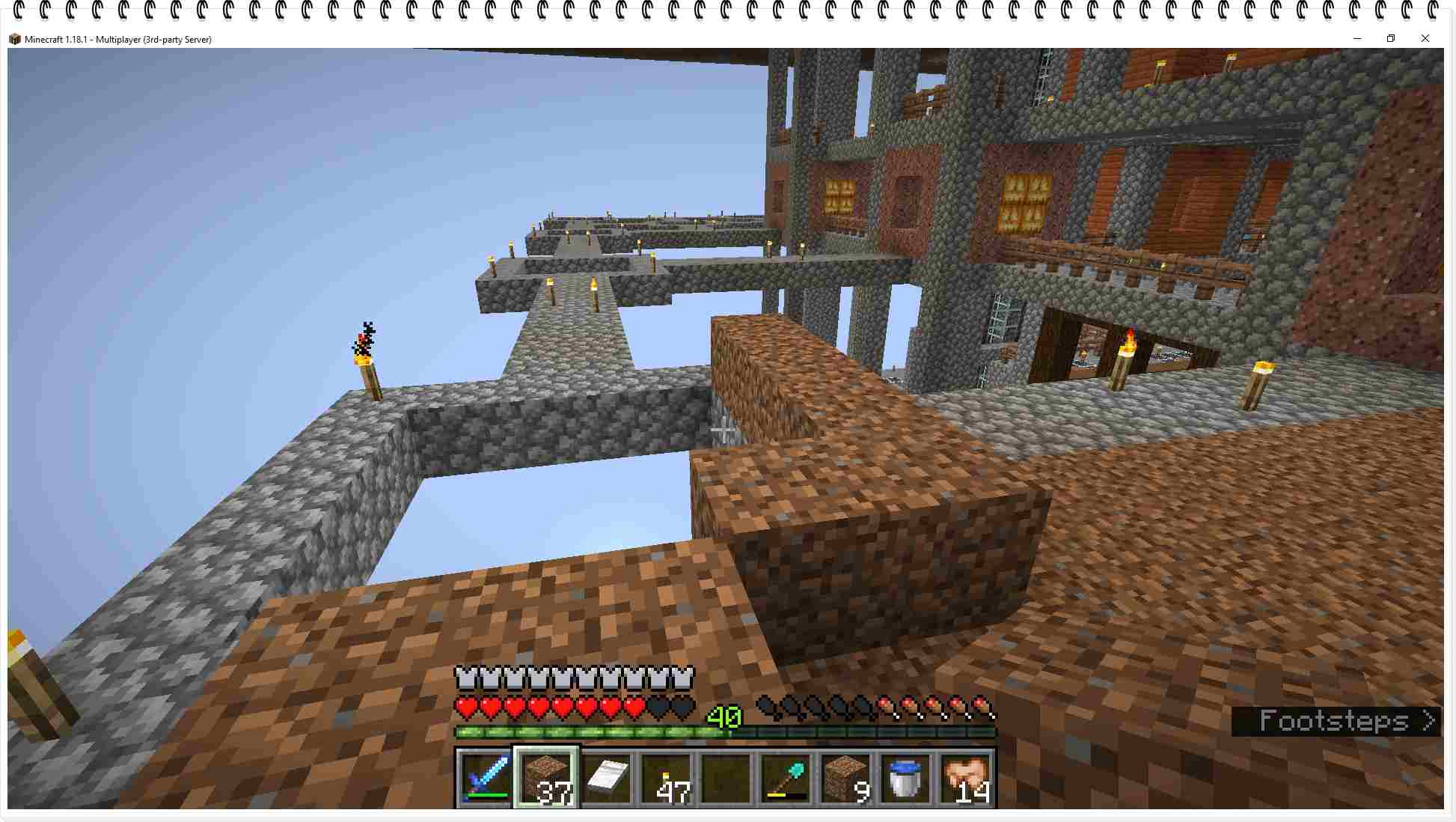Equip the diamond shovel from the hotbar
Viewport: 1456px width, 822px height.
coord(786,777)
